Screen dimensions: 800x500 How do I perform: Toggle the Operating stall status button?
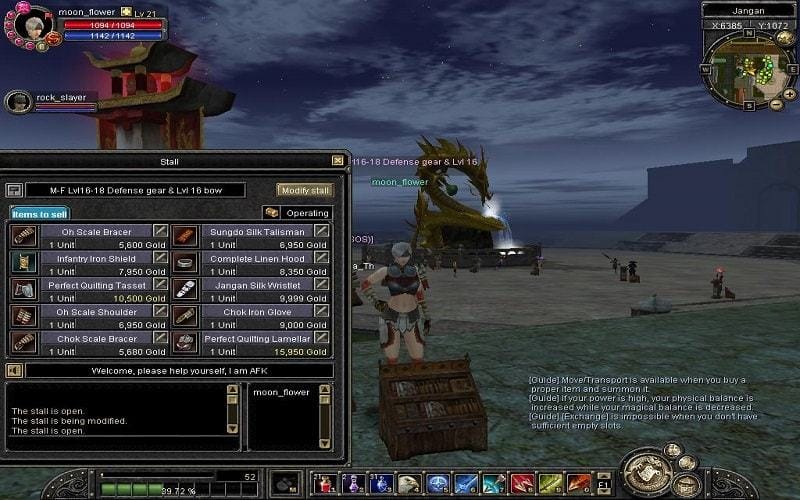click(298, 213)
